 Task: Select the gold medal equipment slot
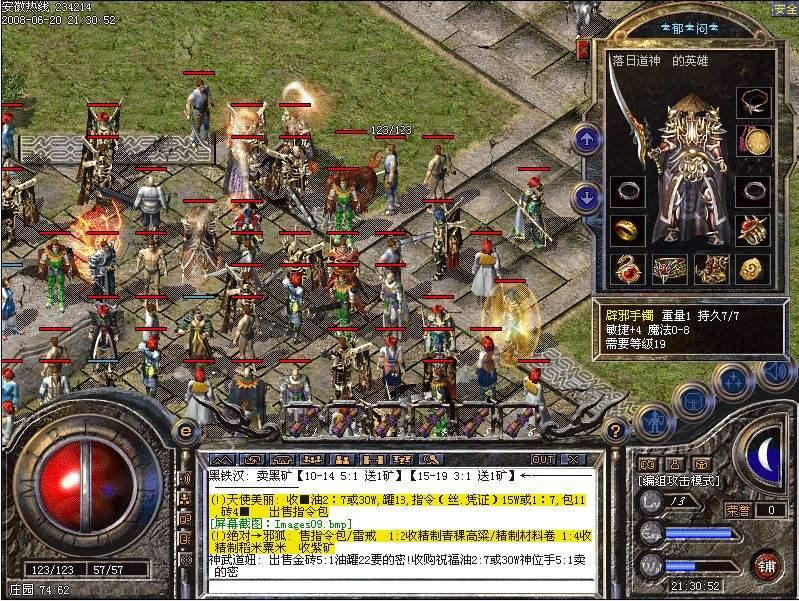click(753, 141)
